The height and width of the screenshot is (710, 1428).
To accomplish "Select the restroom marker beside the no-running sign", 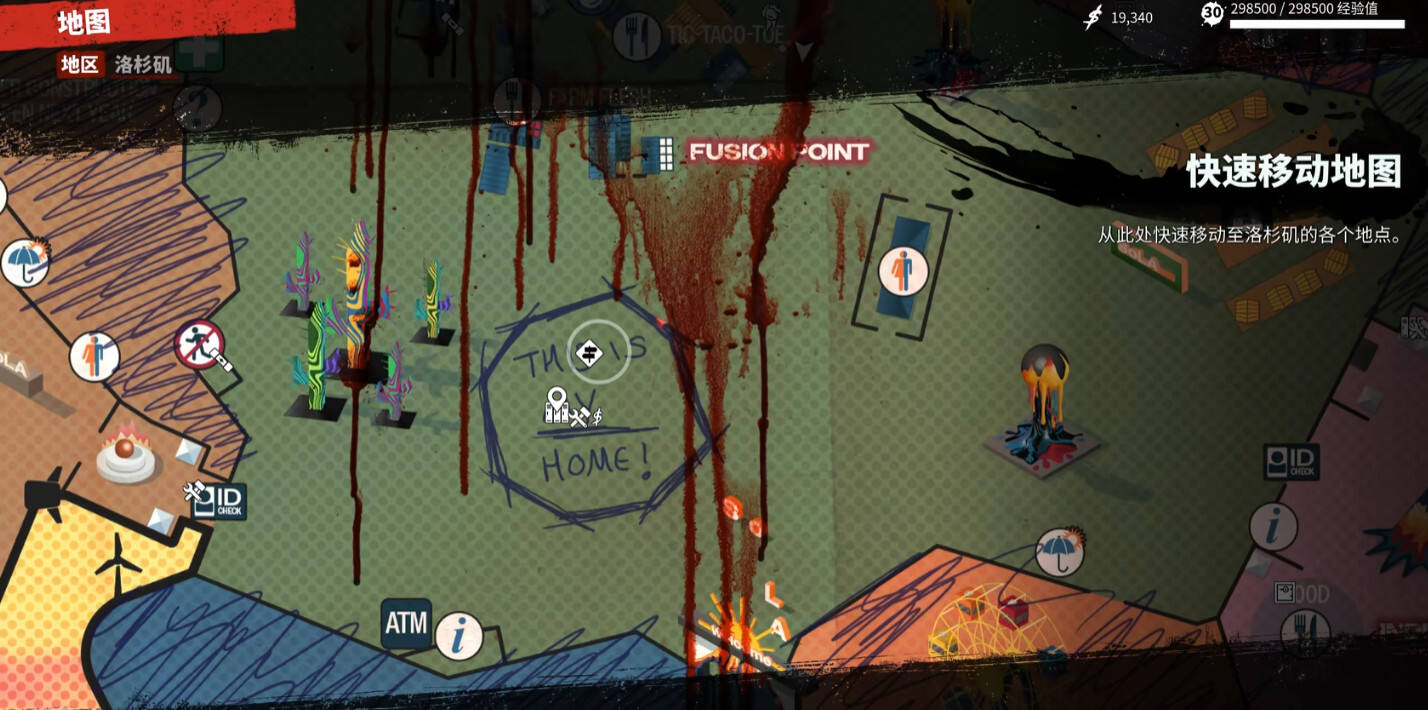I will click(94, 356).
